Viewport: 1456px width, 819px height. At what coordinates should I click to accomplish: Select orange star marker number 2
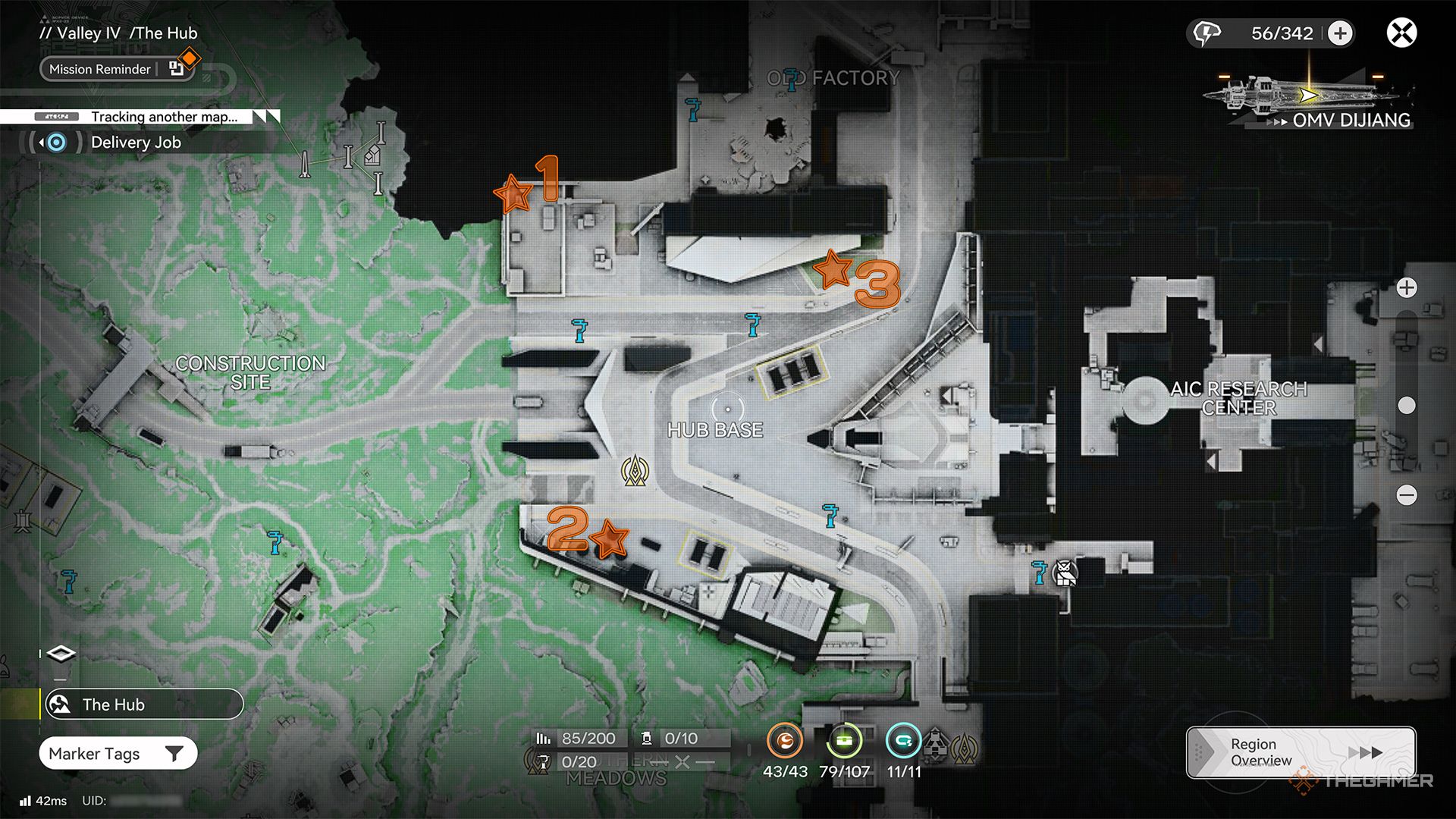(x=609, y=539)
